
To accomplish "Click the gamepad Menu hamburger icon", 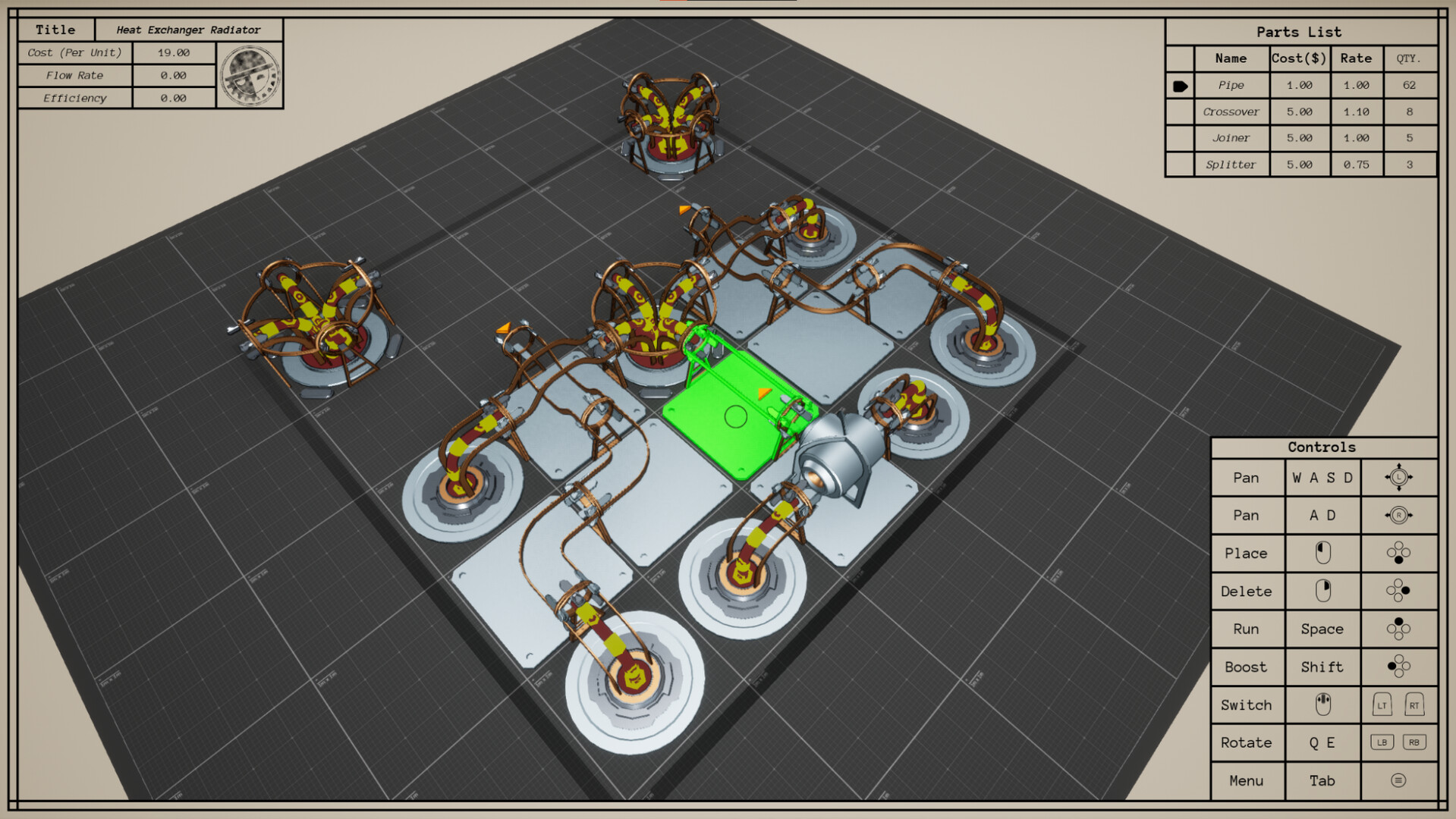I will pyautogui.click(x=1400, y=780).
